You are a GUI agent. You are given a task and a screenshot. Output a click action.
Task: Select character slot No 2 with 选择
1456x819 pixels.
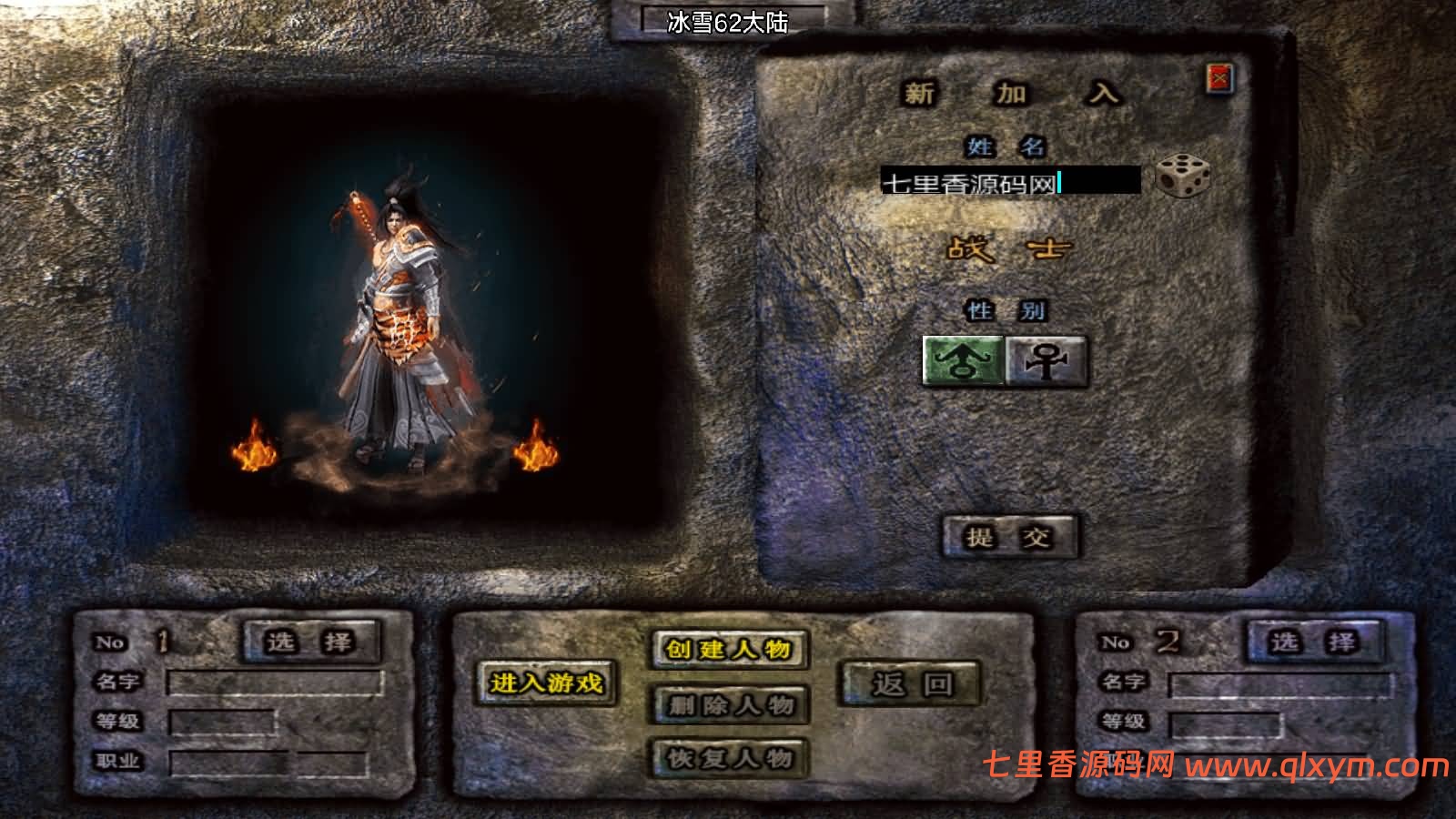coord(1313,642)
